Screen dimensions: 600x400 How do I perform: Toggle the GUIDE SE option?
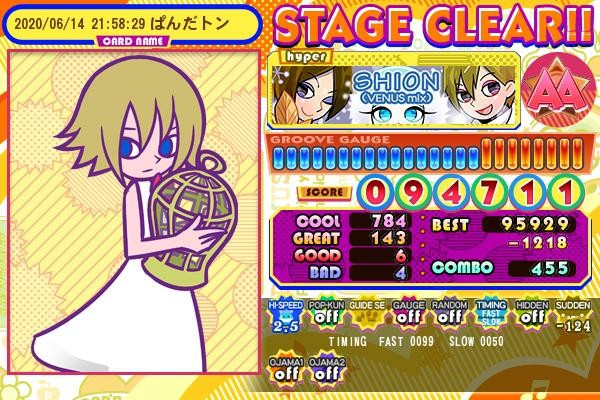[364, 315]
